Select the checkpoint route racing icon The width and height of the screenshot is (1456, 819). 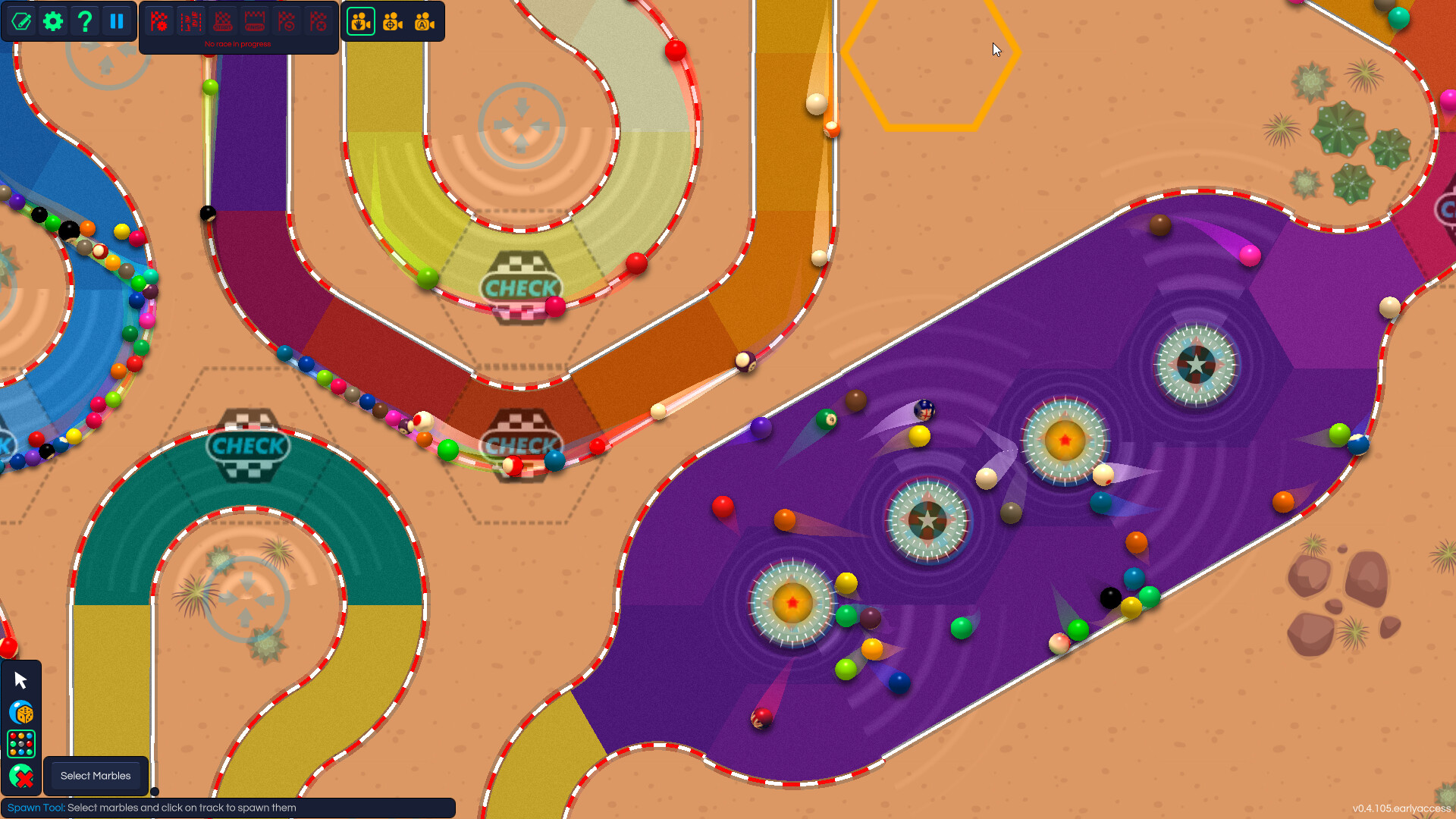(193, 21)
